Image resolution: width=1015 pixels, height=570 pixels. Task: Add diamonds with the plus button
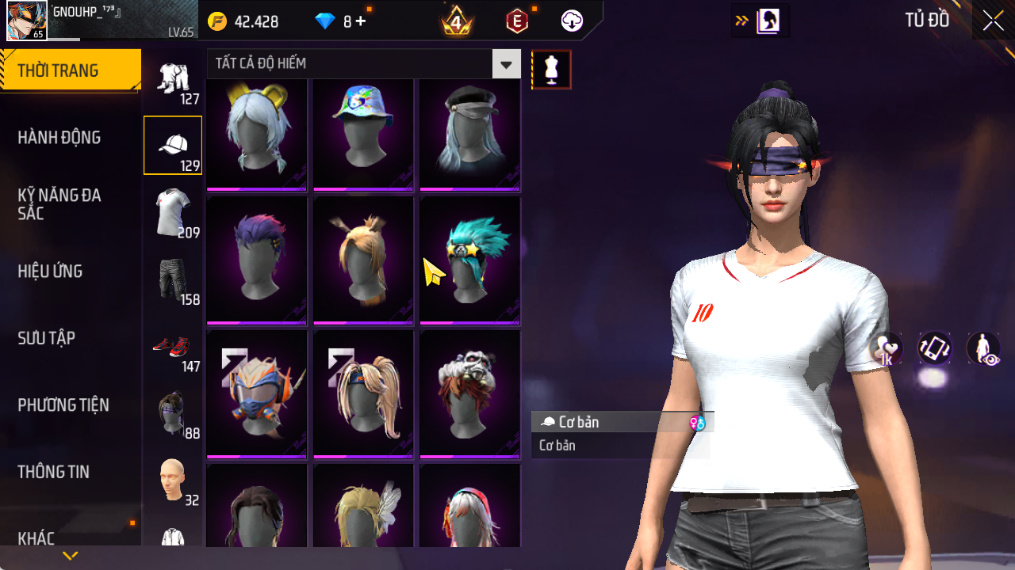tap(360, 21)
